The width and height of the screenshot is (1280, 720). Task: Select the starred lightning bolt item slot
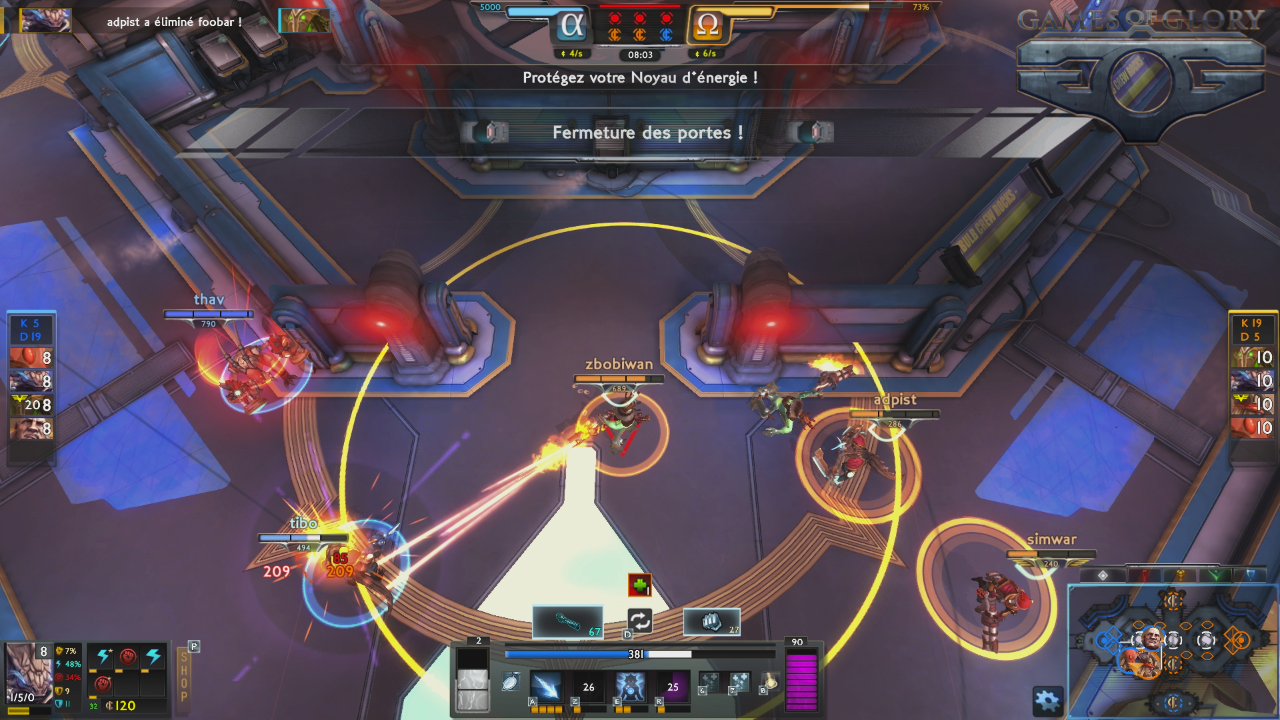click(x=103, y=657)
